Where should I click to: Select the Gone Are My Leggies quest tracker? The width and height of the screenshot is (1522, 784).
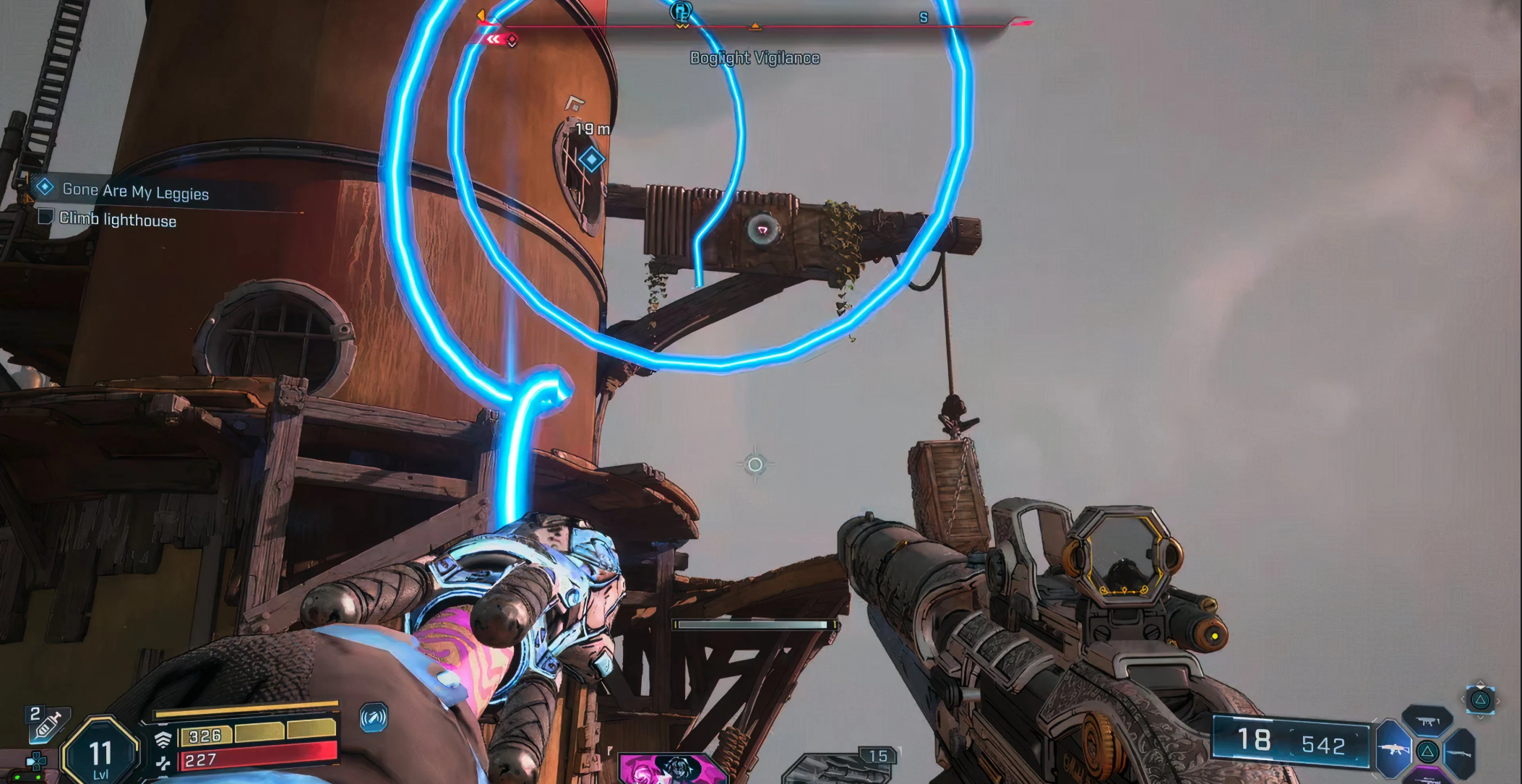pyautogui.click(x=135, y=191)
